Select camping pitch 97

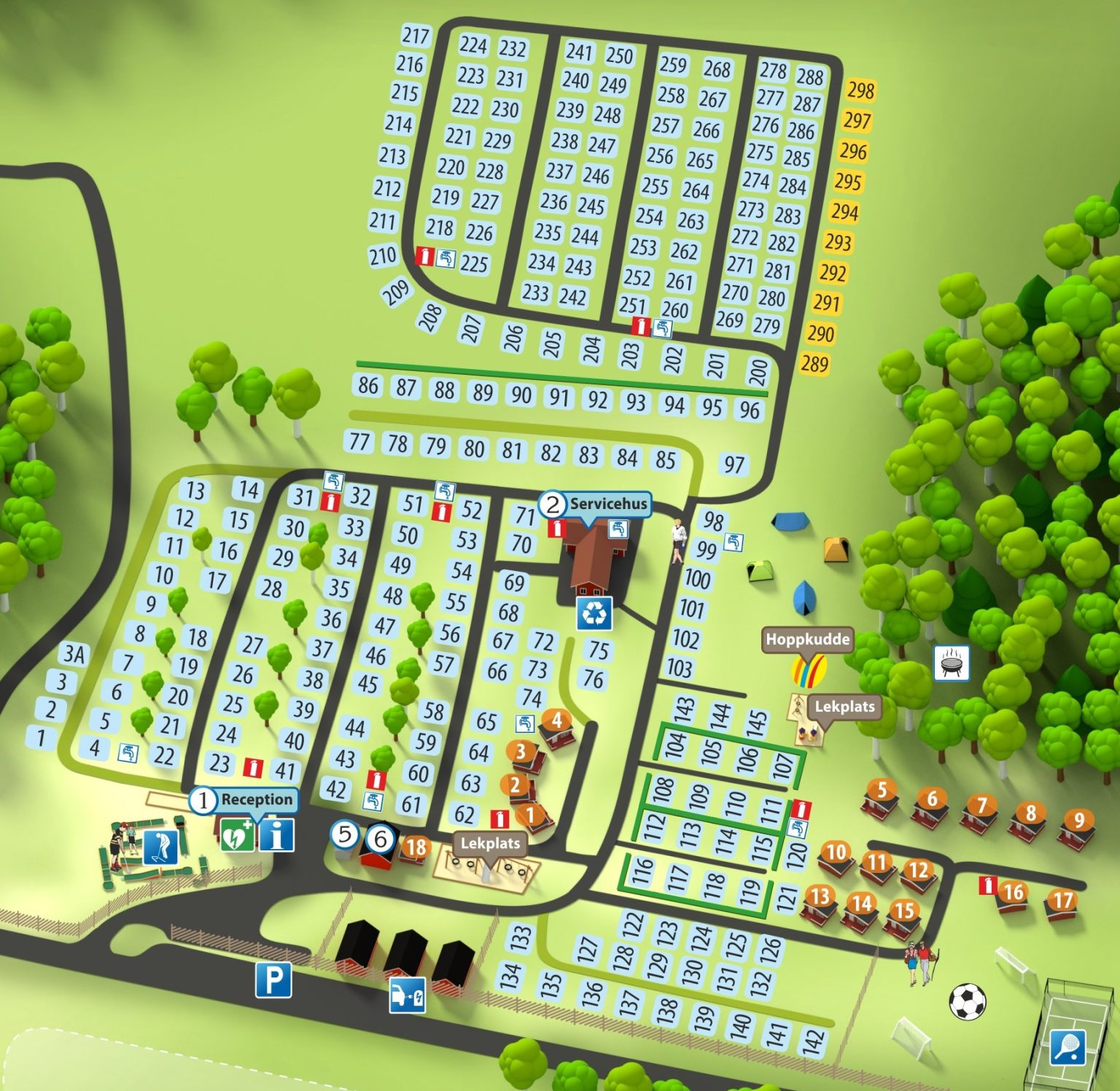pos(734,465)
